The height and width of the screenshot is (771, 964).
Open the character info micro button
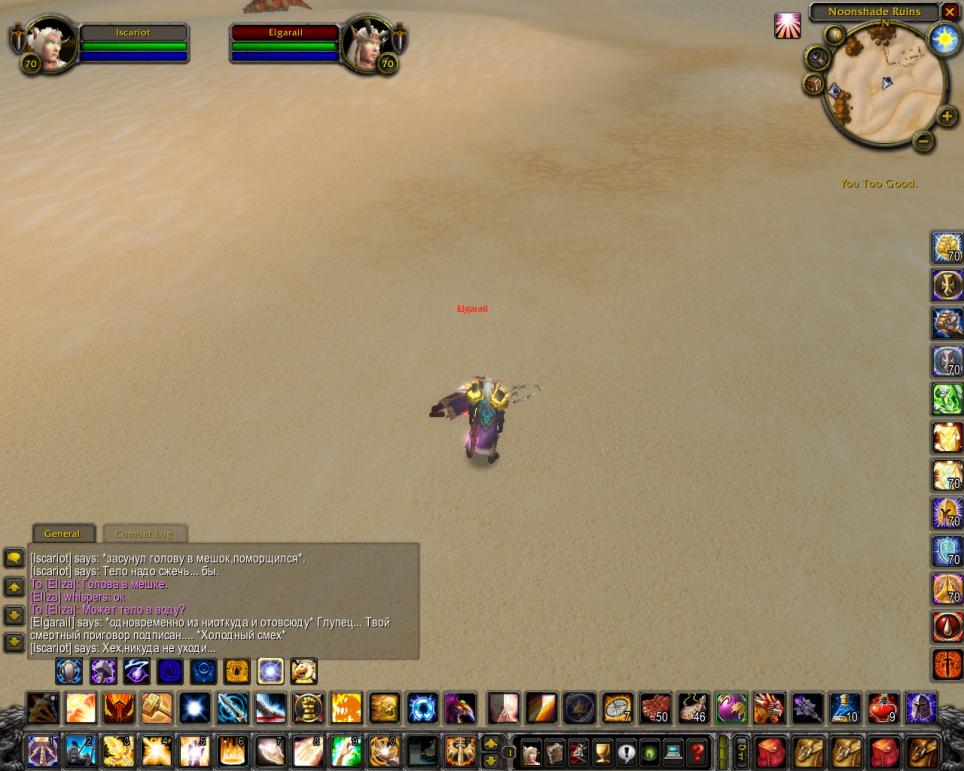coord(532,751)
